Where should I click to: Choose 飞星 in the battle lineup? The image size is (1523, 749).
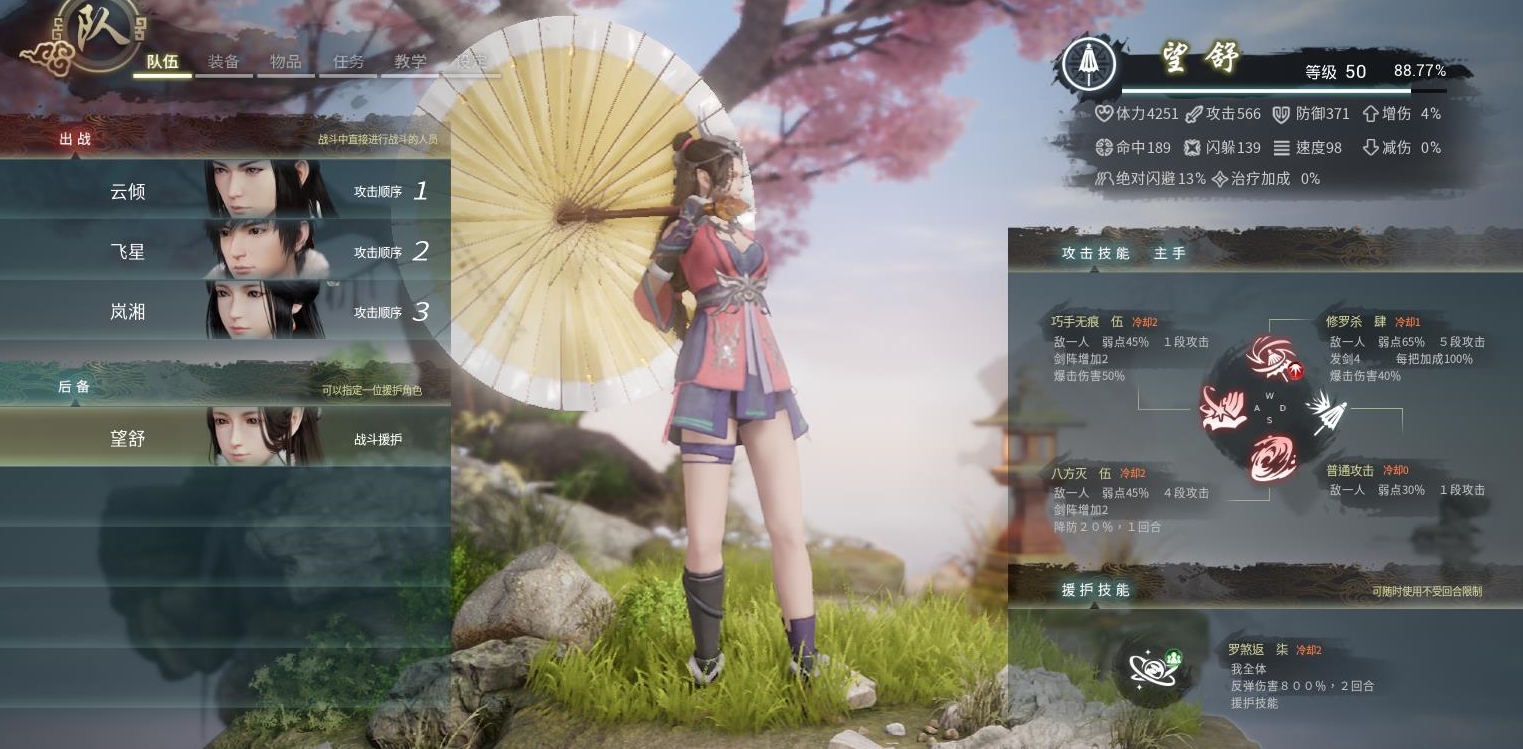tap(225, 251)
